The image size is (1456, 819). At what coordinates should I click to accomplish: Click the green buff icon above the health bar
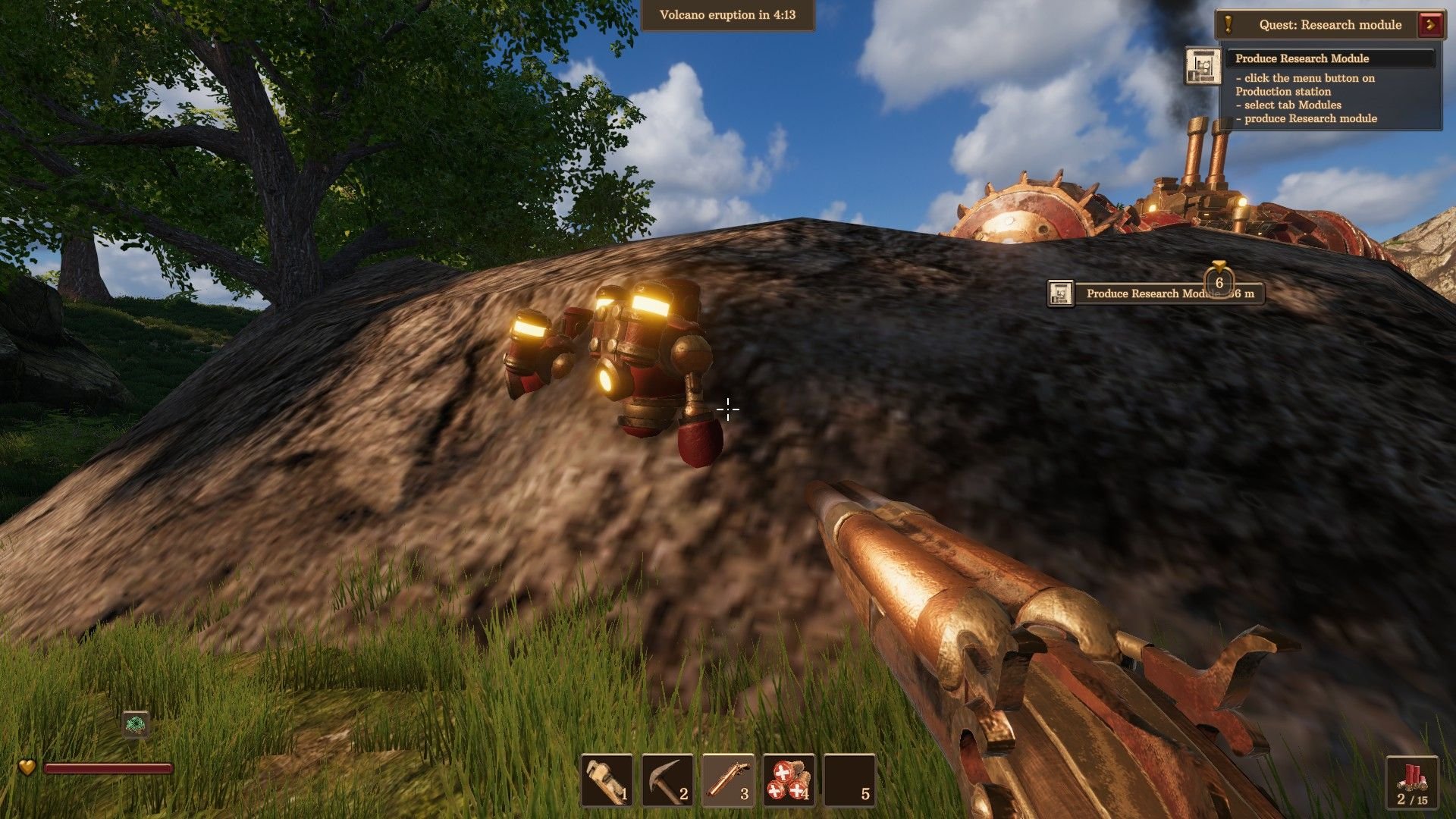coord(136,724)
